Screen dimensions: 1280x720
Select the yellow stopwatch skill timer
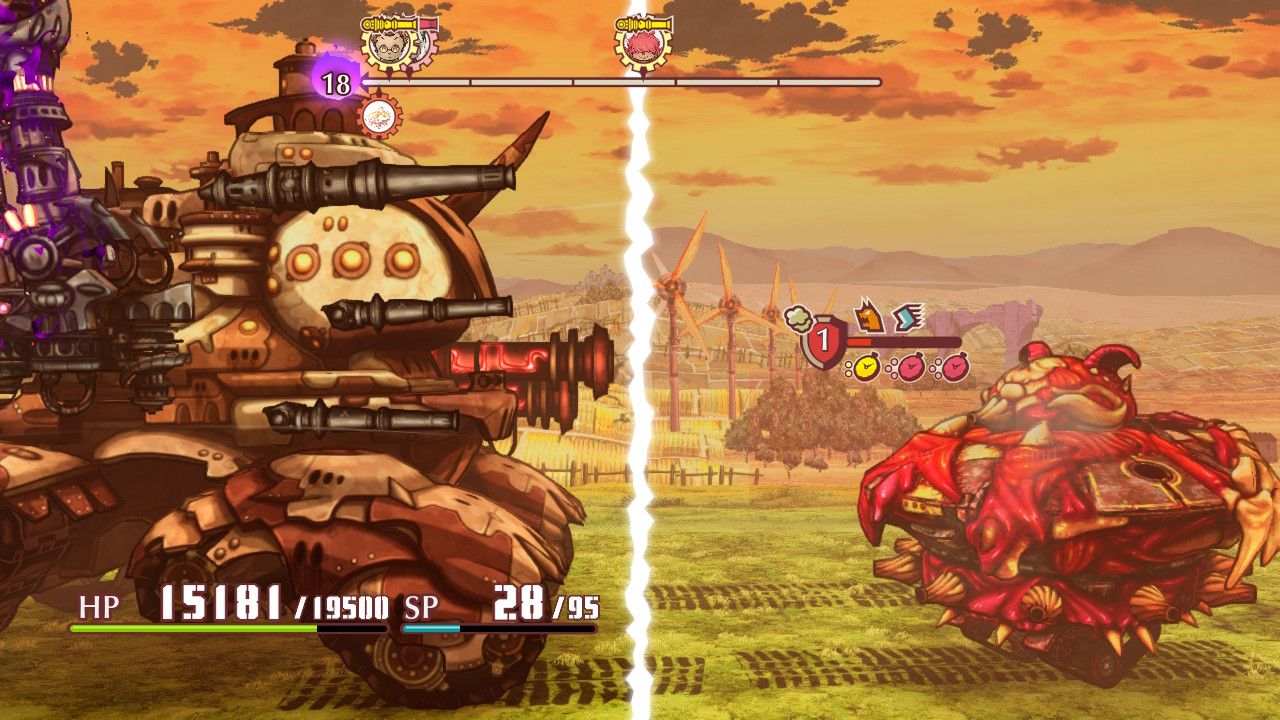[866, 367]
